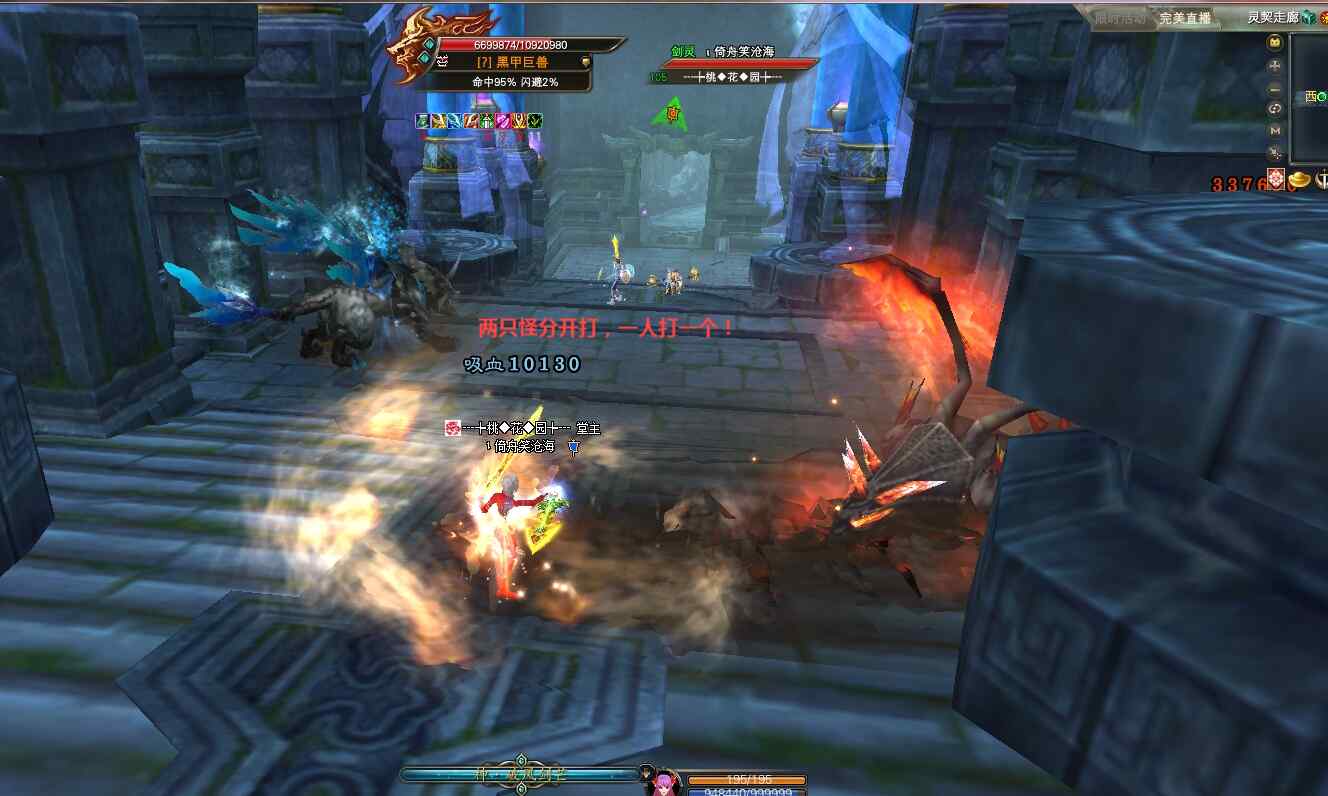Click the yellow mask icon above minimap controls

[x=1275, y=43]
